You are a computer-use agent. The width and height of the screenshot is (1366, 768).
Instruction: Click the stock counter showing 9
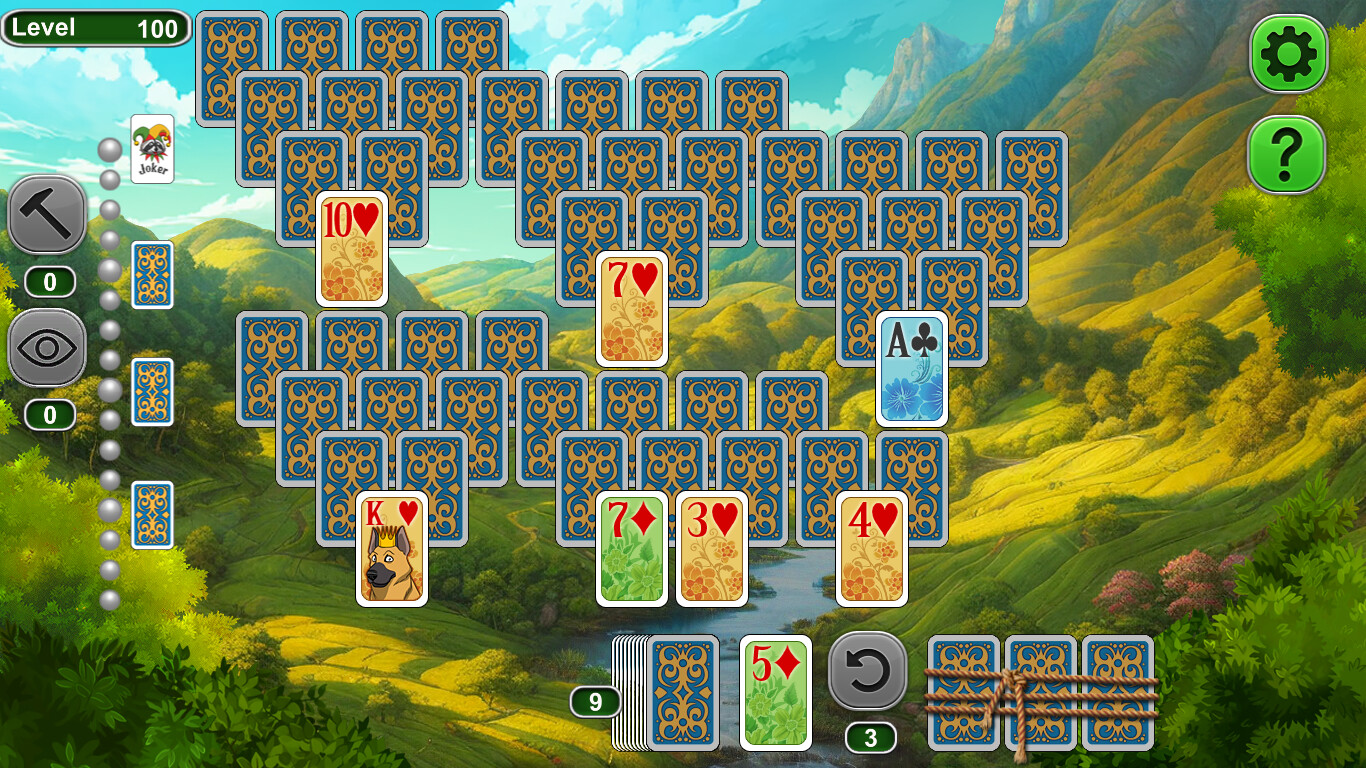click(x=597, y=703)
